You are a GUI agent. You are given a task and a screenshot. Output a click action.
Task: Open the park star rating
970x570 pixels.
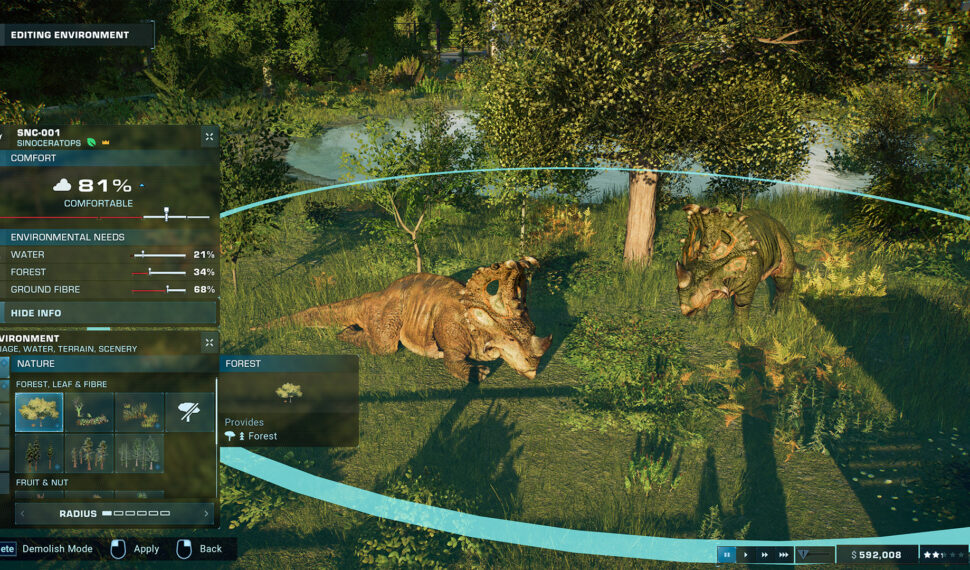(x=942, y=554)
